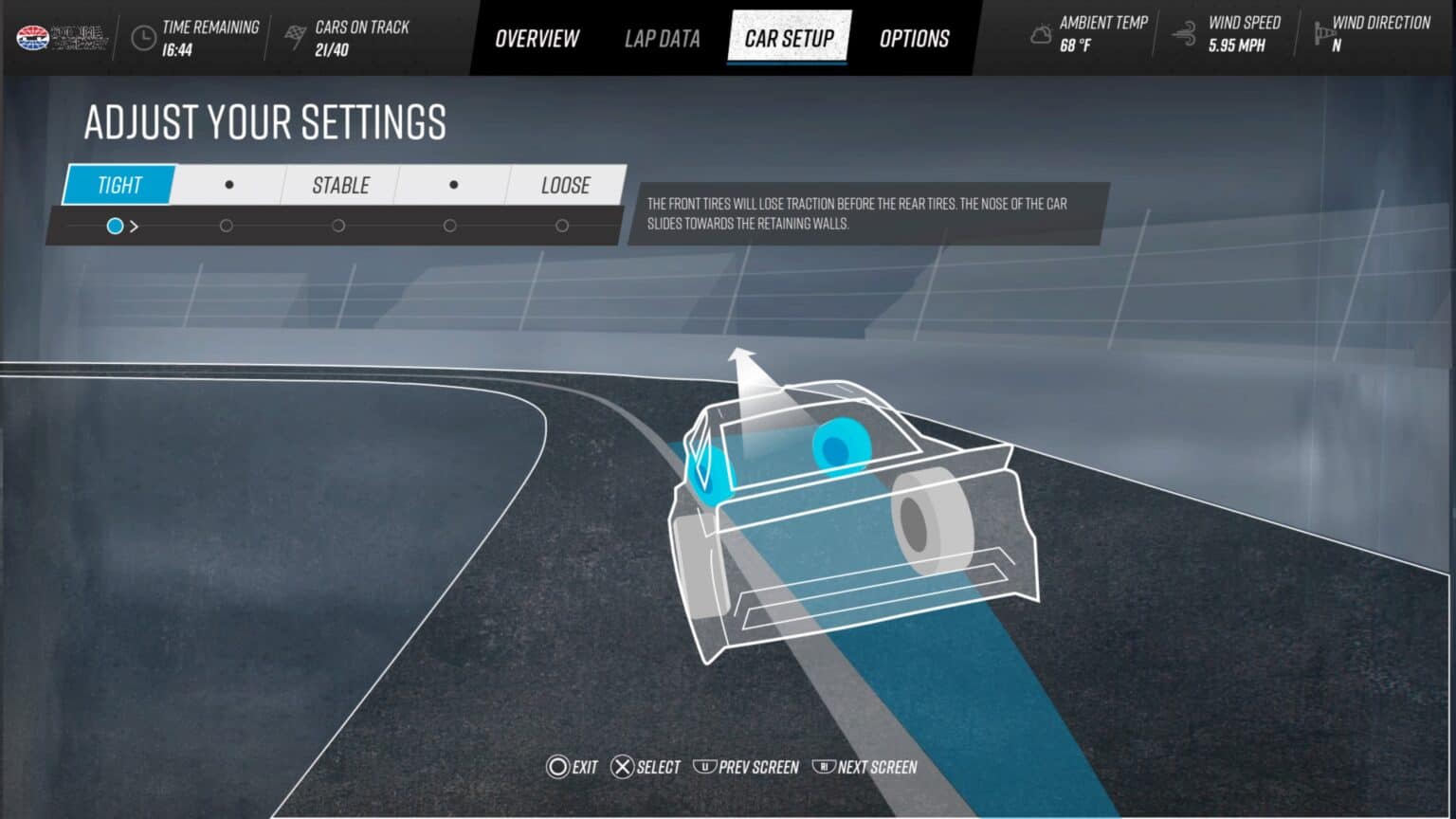Switch to the OPTIONS tab

point(914,38)
